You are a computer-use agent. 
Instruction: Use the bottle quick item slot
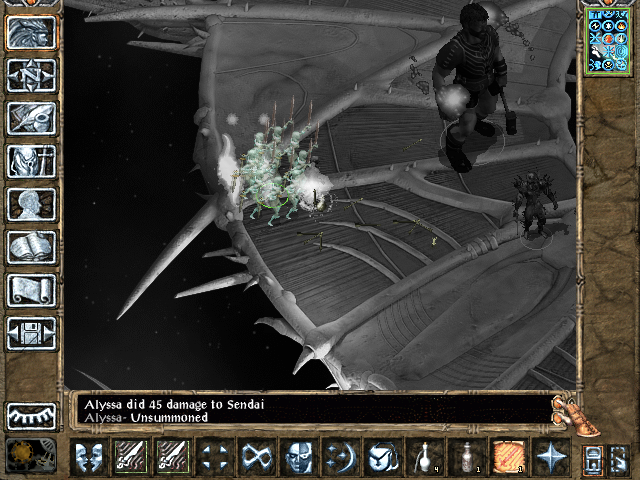point(466,457)
